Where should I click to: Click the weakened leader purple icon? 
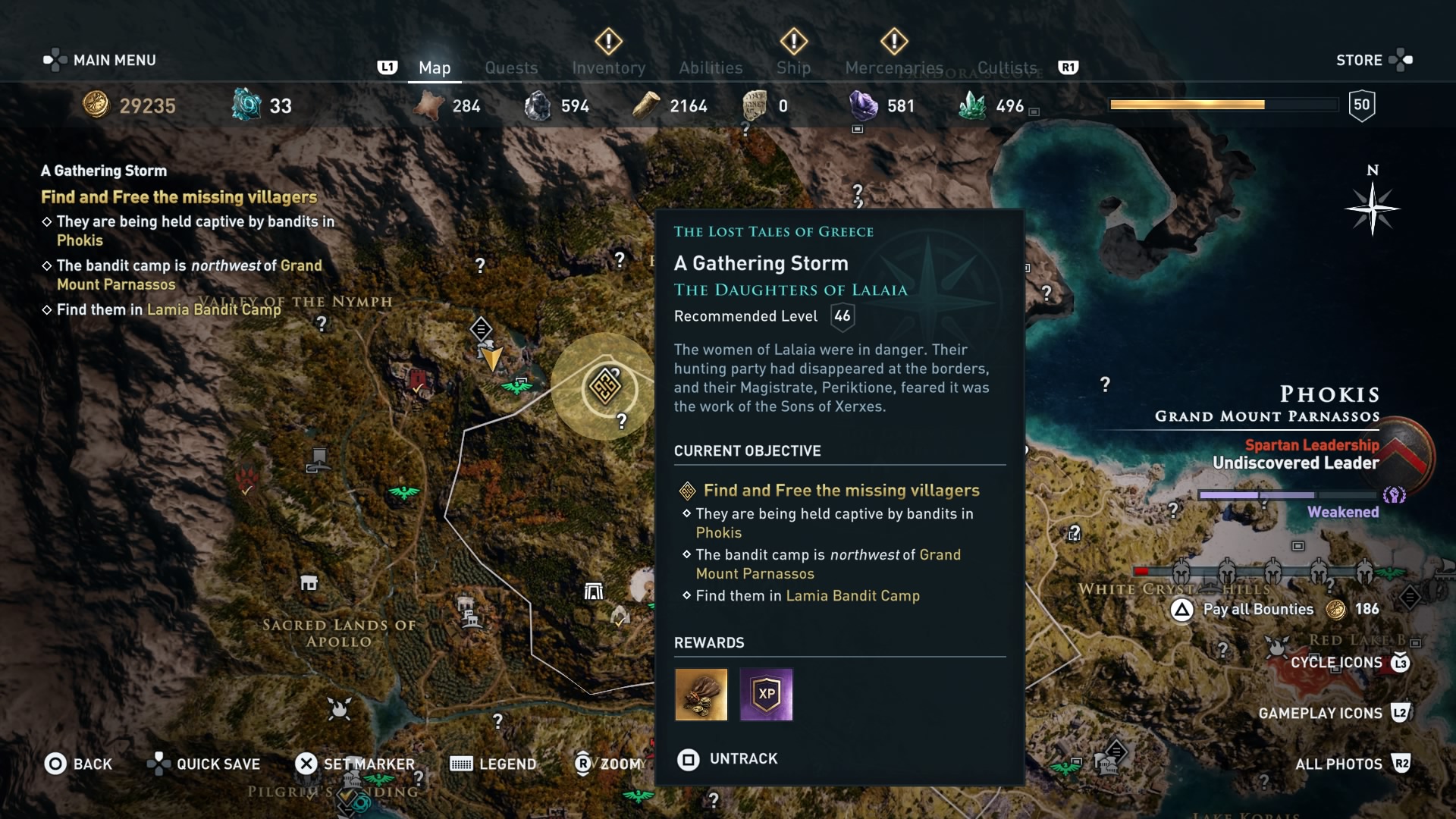(x=1394, y=494)
